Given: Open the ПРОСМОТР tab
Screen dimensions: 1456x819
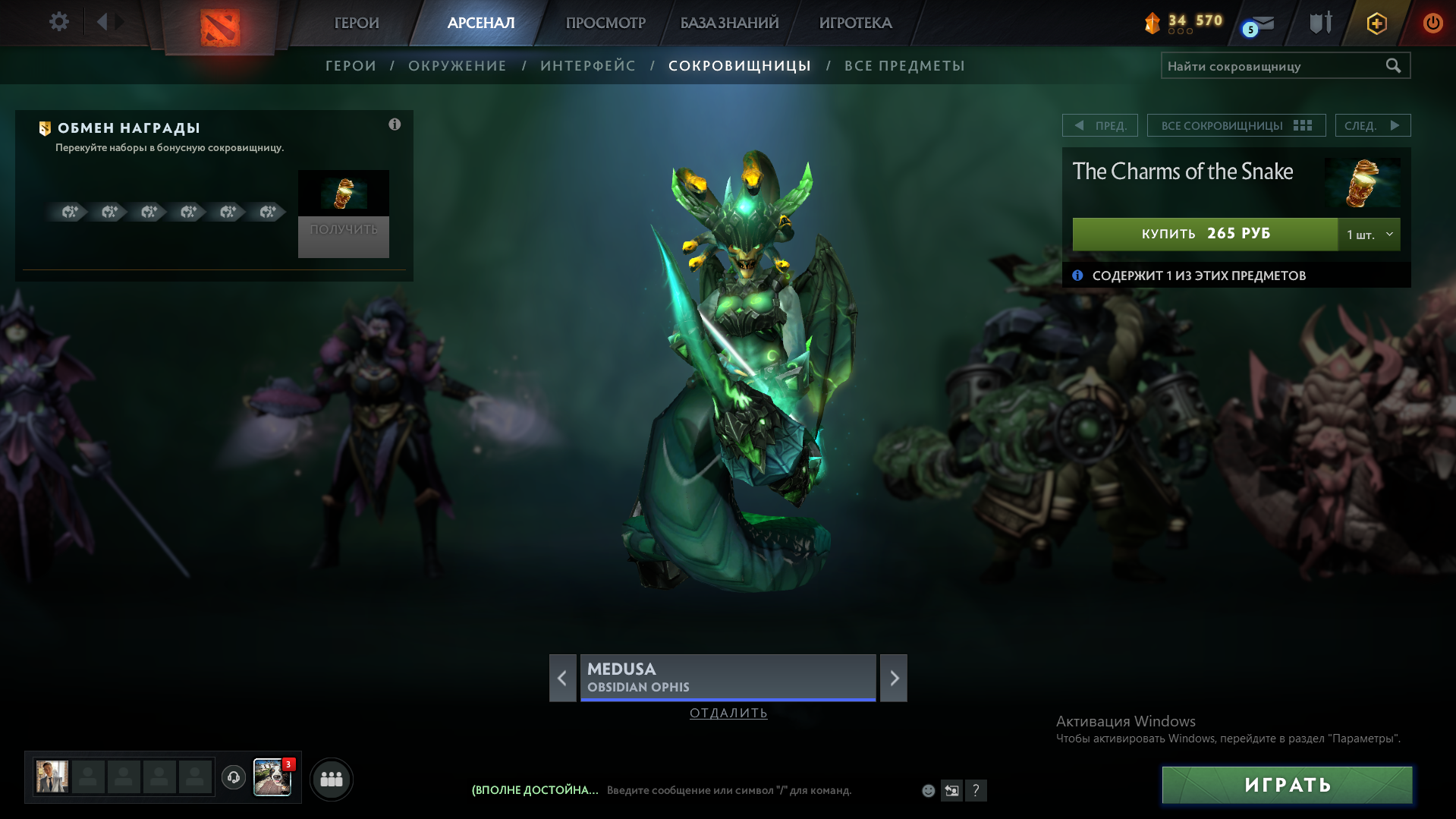Looking at the screenshot, I should (x=605, y=23).
